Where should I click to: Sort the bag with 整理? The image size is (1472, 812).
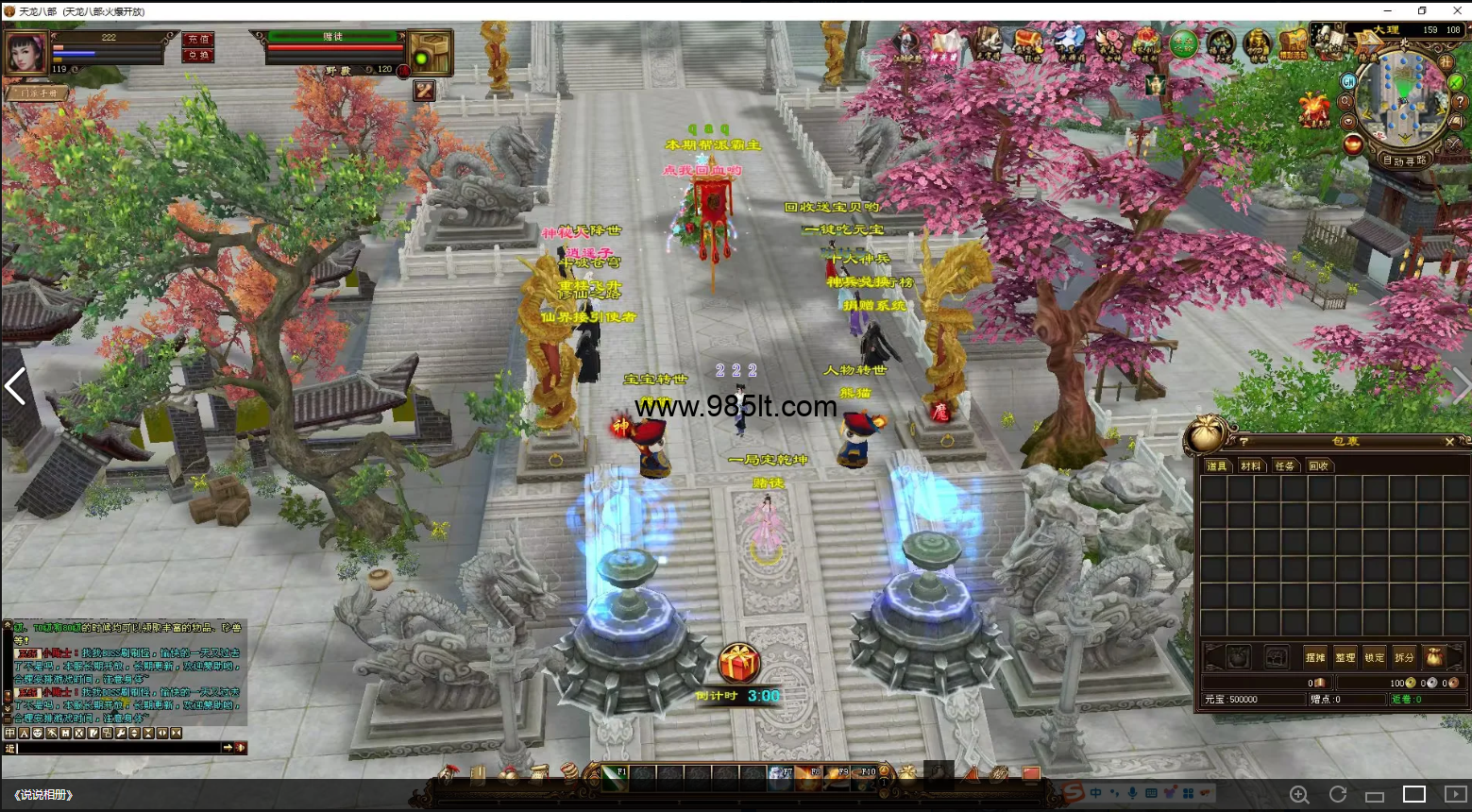[1345, 657]
